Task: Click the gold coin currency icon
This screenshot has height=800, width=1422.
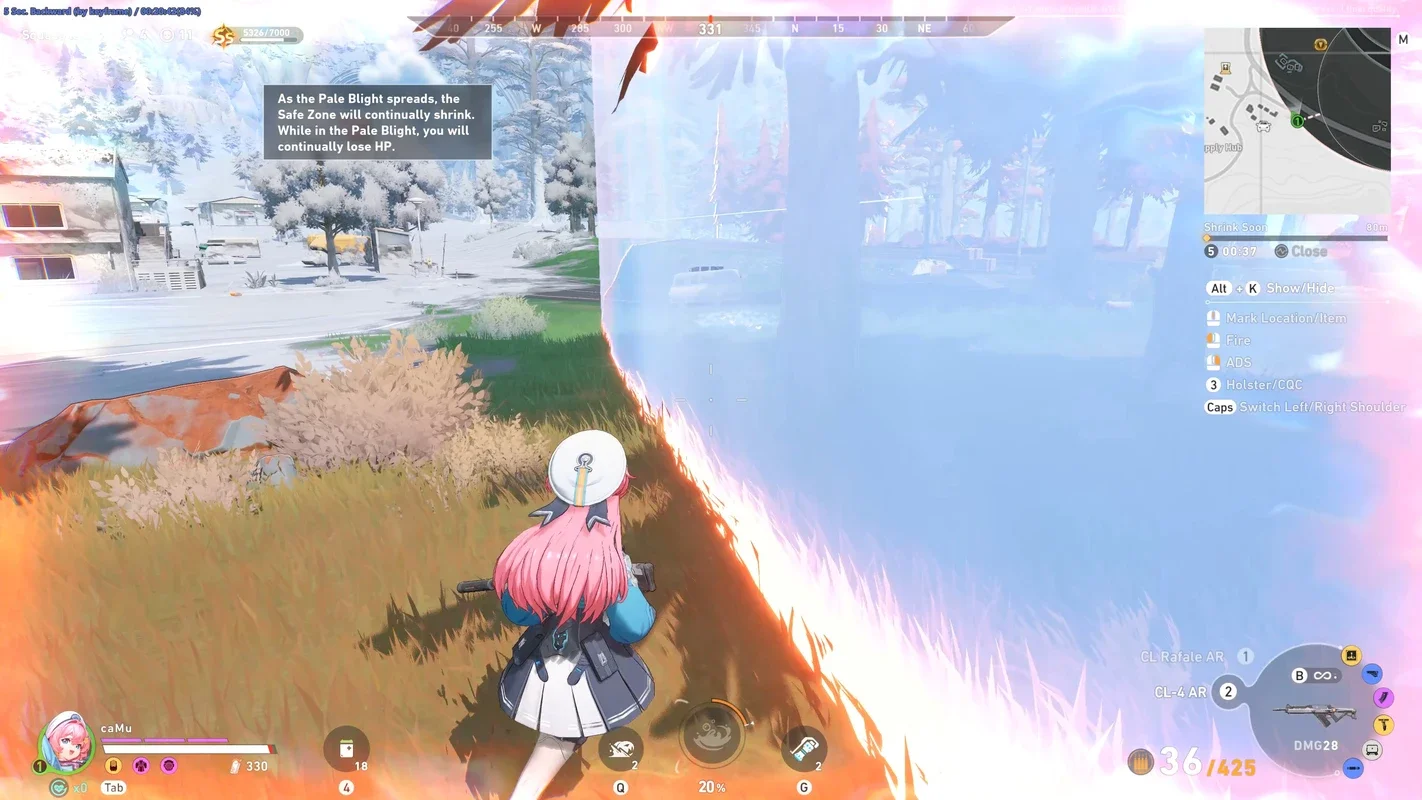Action: [222, 37]
